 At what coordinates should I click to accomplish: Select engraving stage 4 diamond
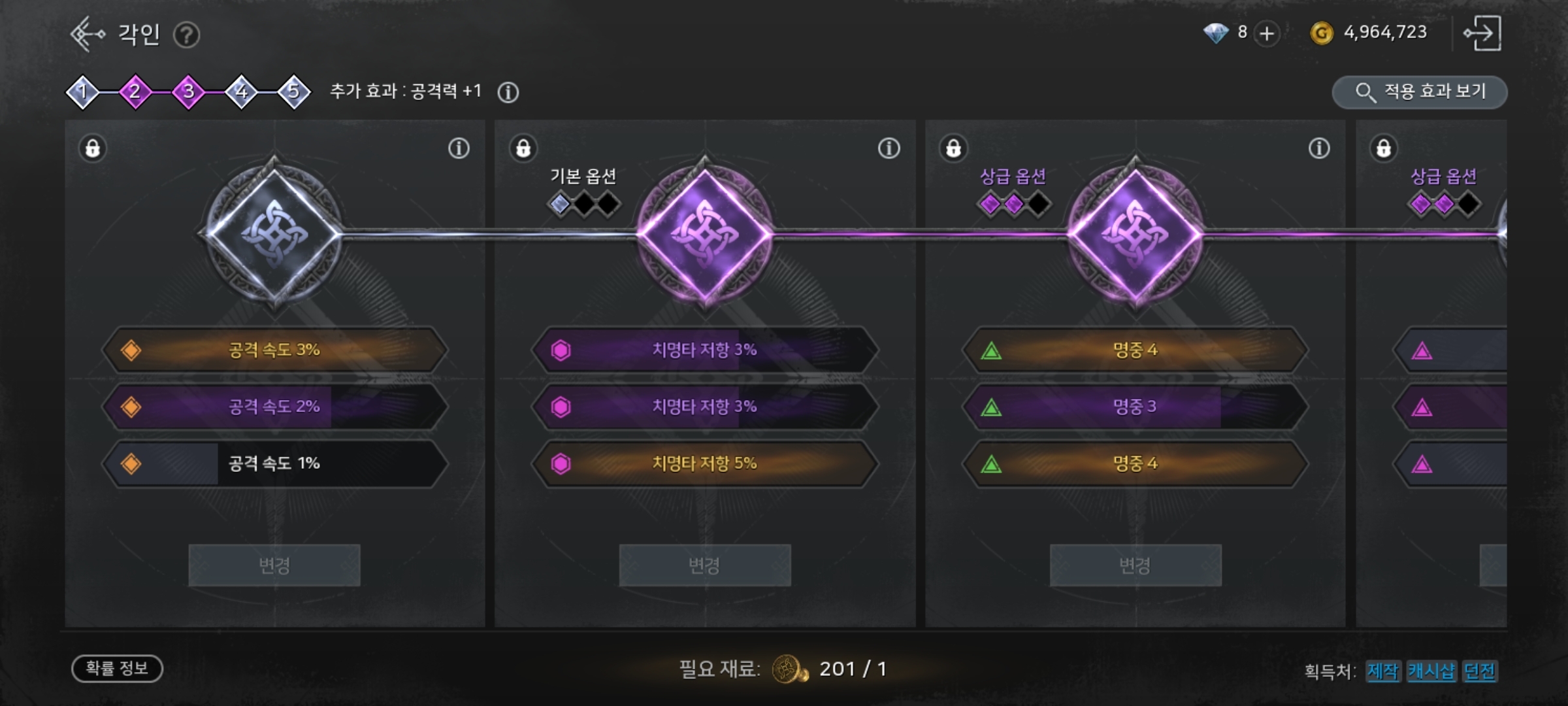[x=241, y=92]
